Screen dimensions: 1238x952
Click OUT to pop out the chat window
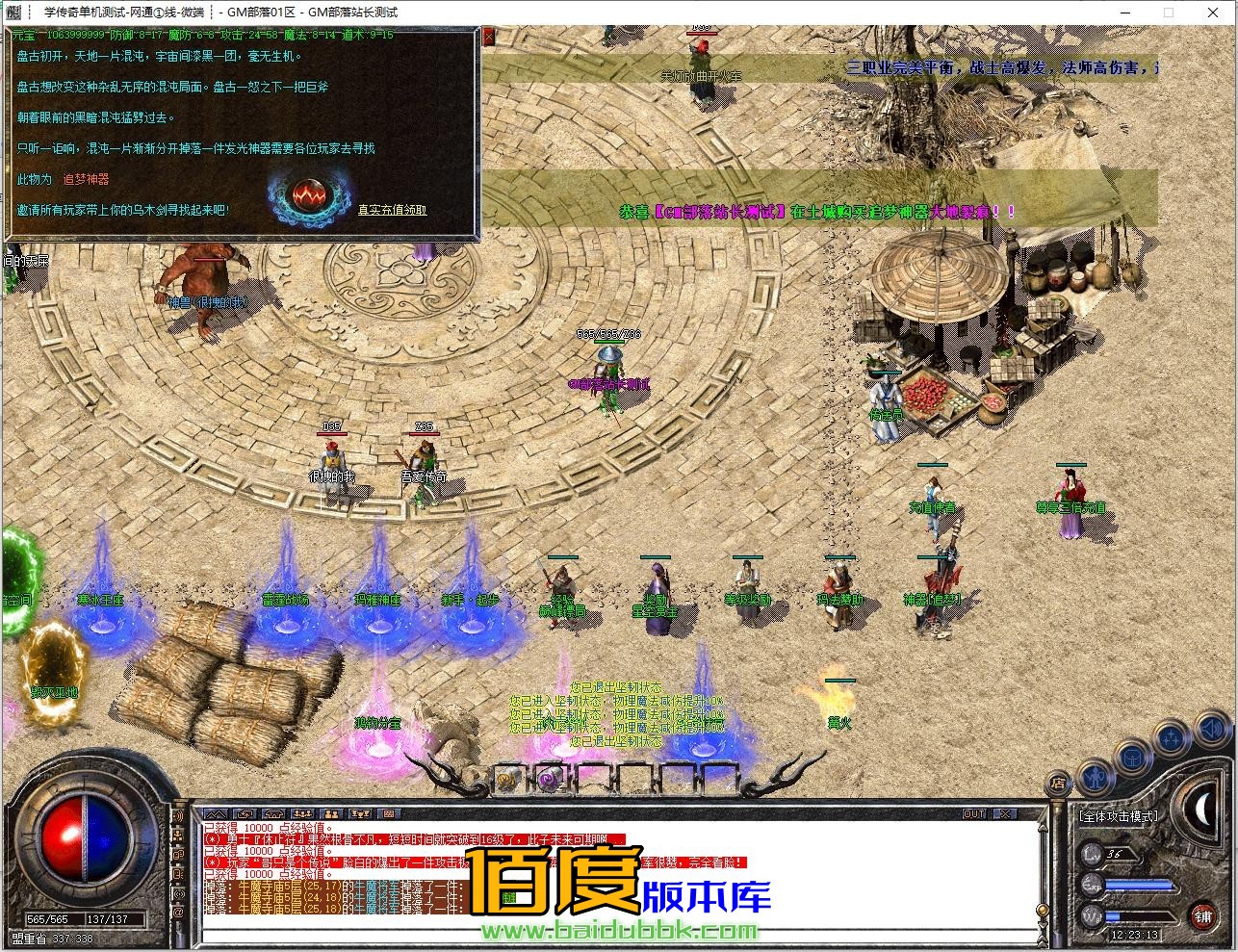coord(975,813)
